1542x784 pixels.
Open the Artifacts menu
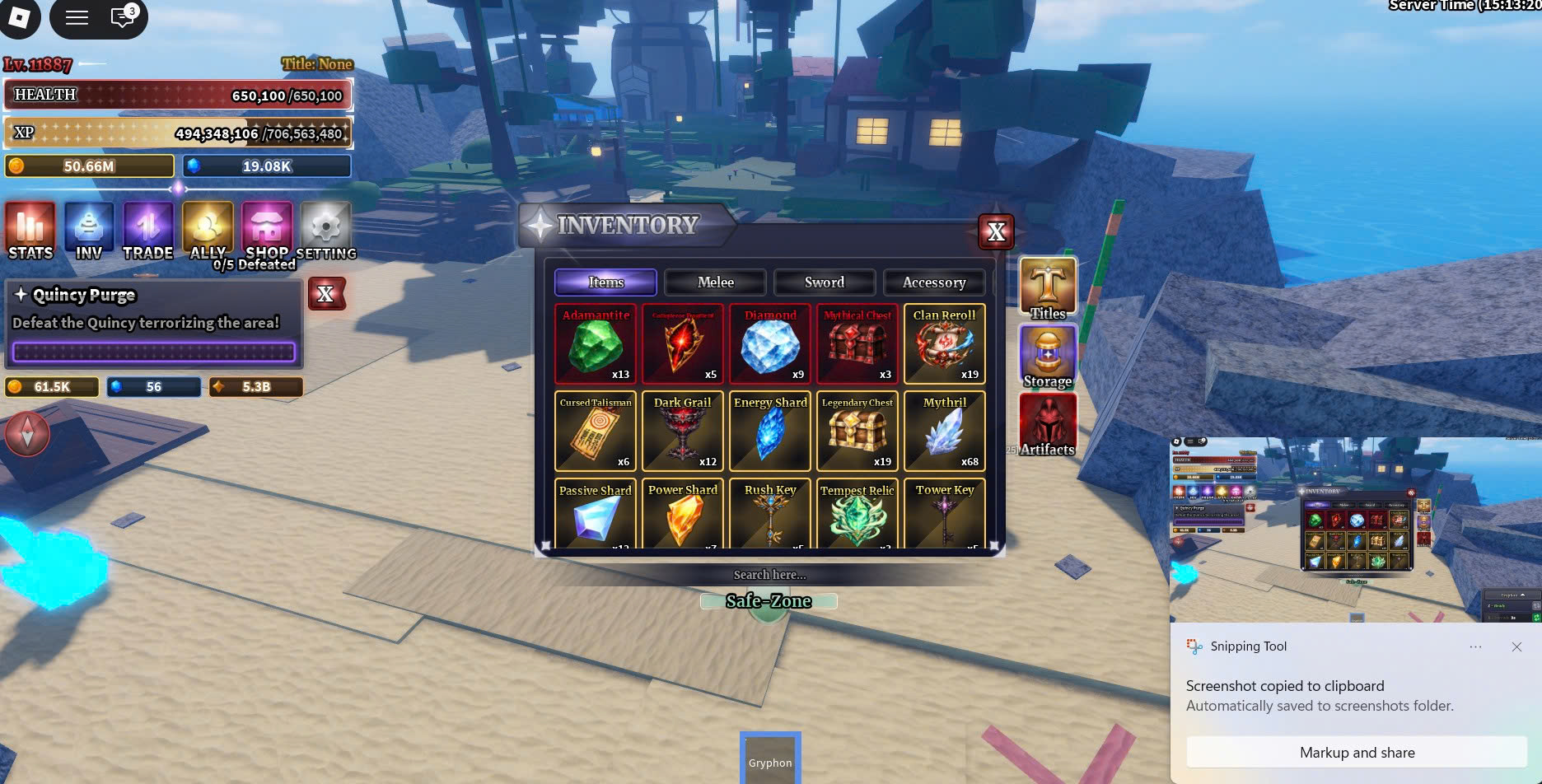point(1048,424)
